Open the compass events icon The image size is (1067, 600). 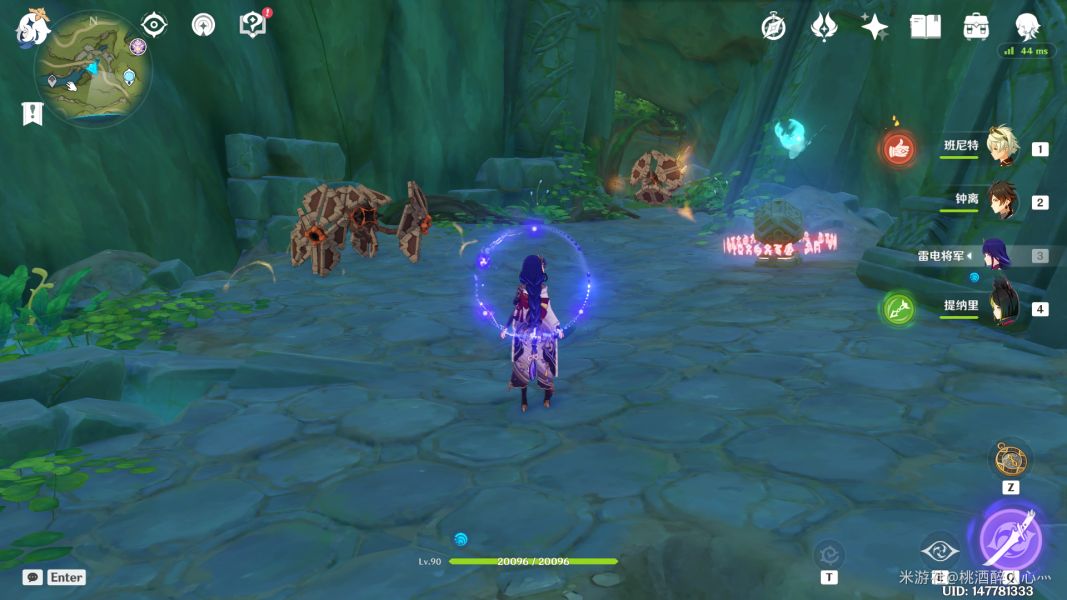point(773,27)
